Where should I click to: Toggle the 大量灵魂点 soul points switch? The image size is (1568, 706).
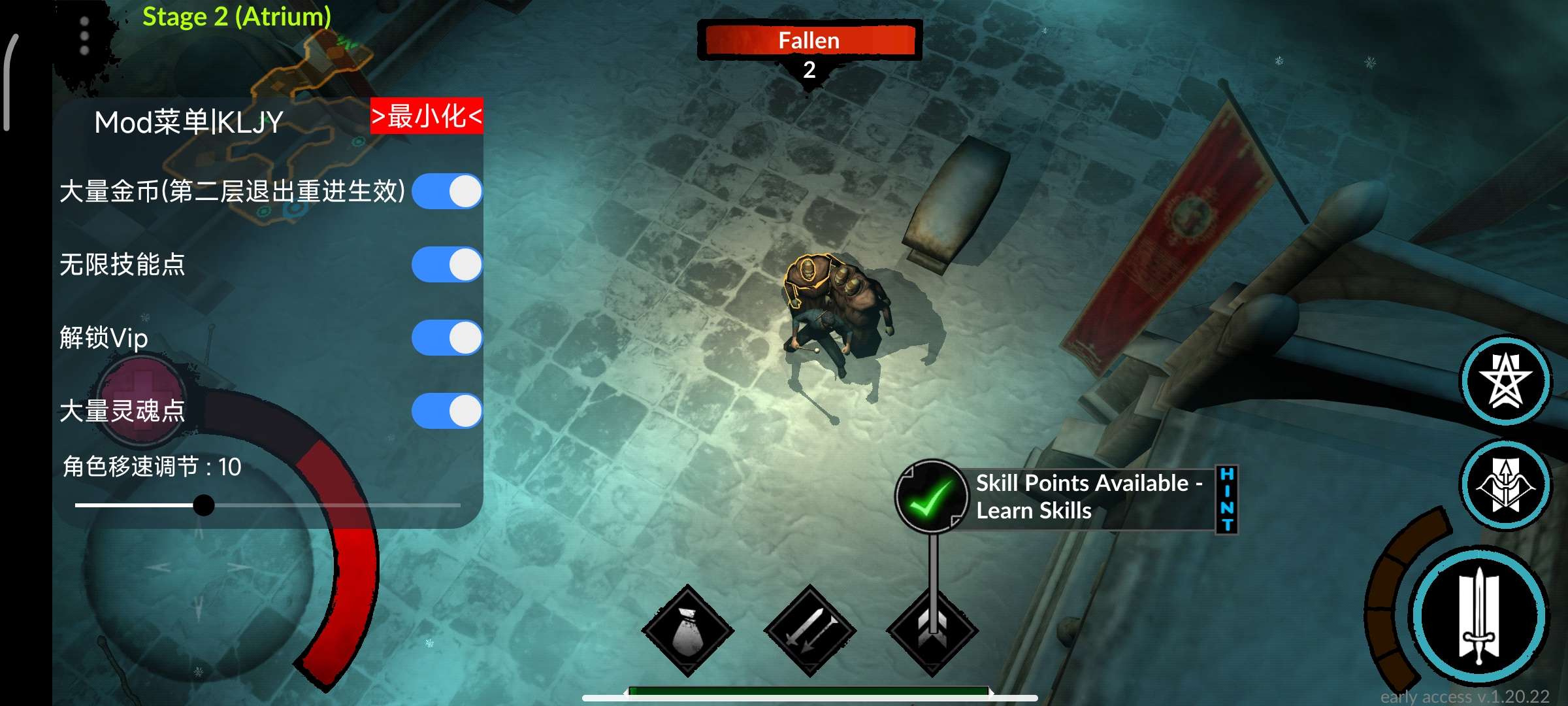tap(447, 411)
